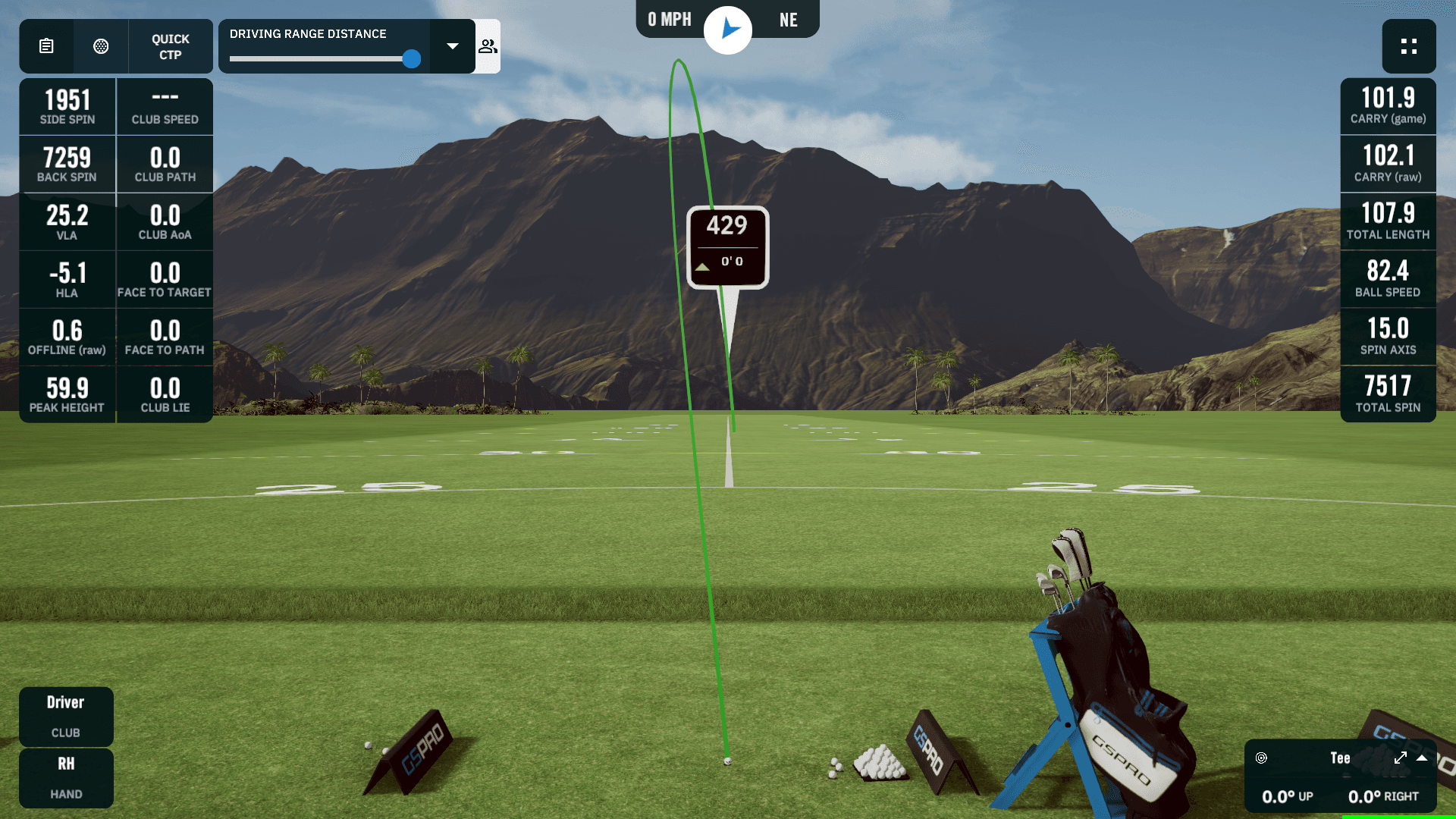
Task: Click the wind direction compass arrow at top
Action: pyautogui.click(x=727, y=29)
